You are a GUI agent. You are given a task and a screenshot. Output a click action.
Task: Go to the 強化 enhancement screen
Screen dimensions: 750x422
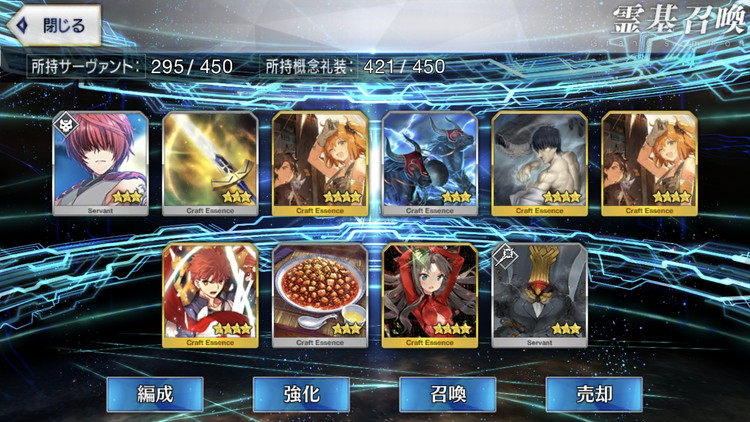[x=301, y=394]
